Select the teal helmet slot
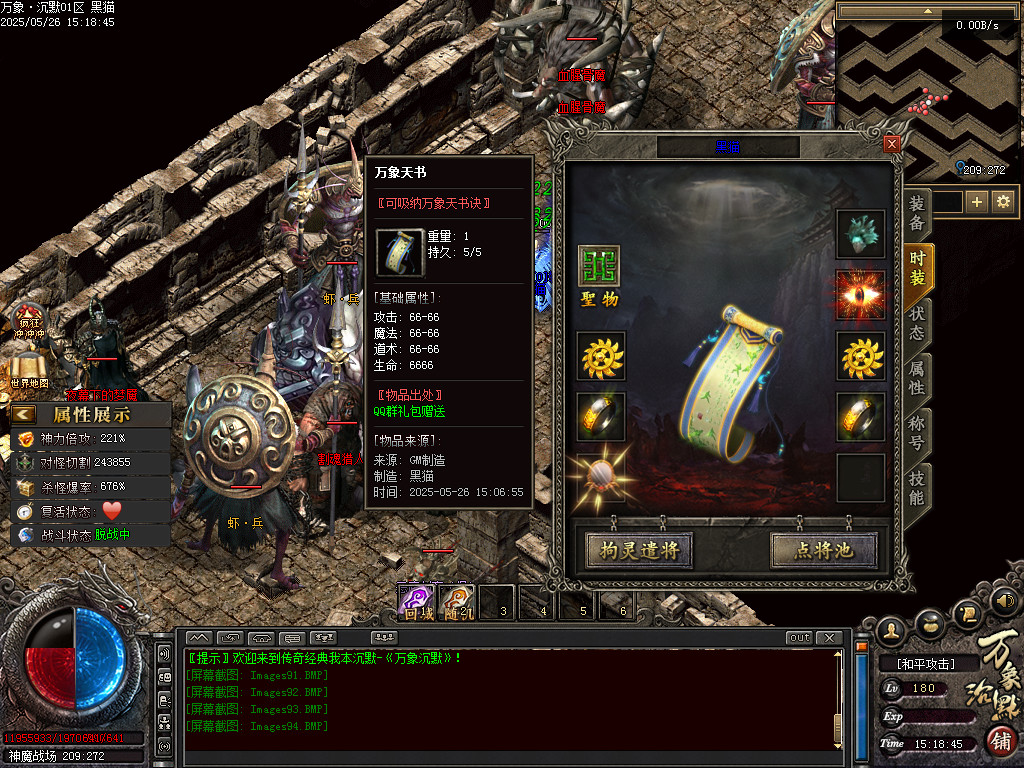This screenshot has height=768, width=1024. (x=860, y=234)
